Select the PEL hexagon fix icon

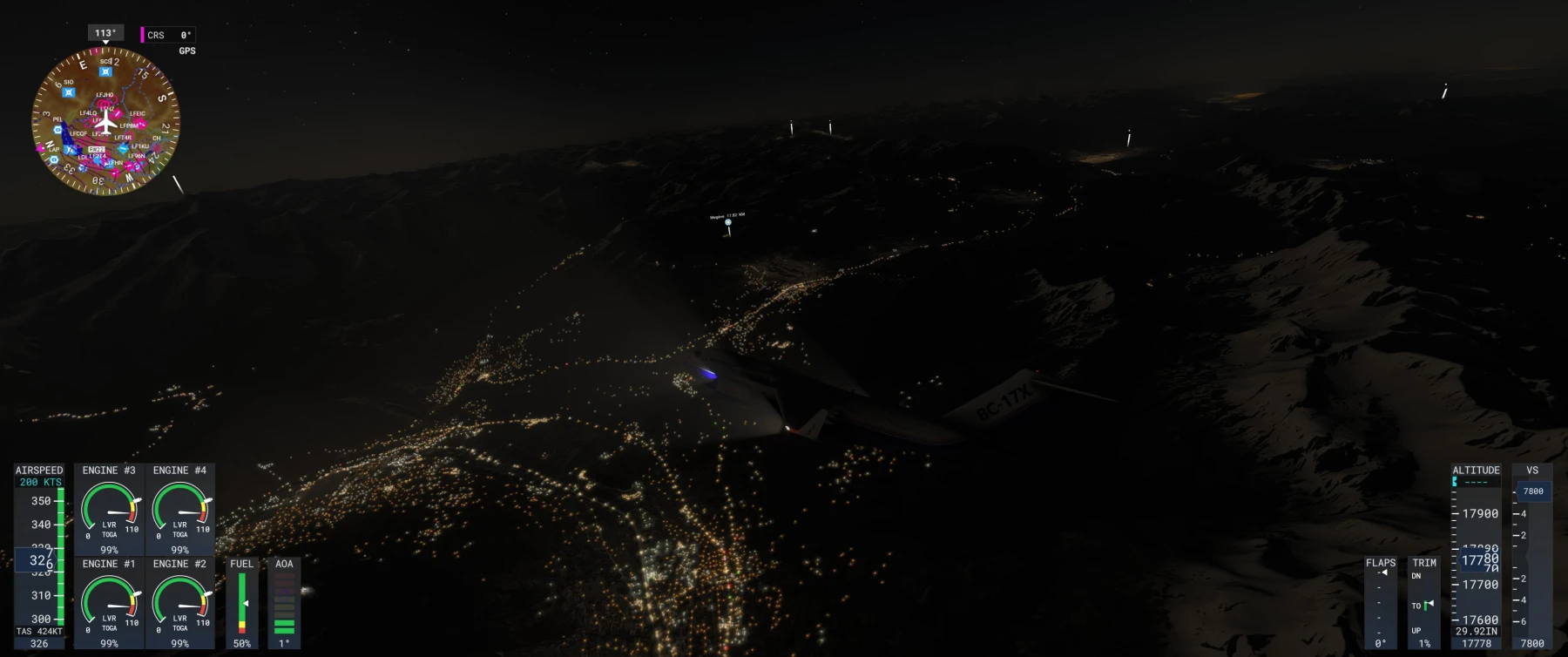click(x=57, y=130)
